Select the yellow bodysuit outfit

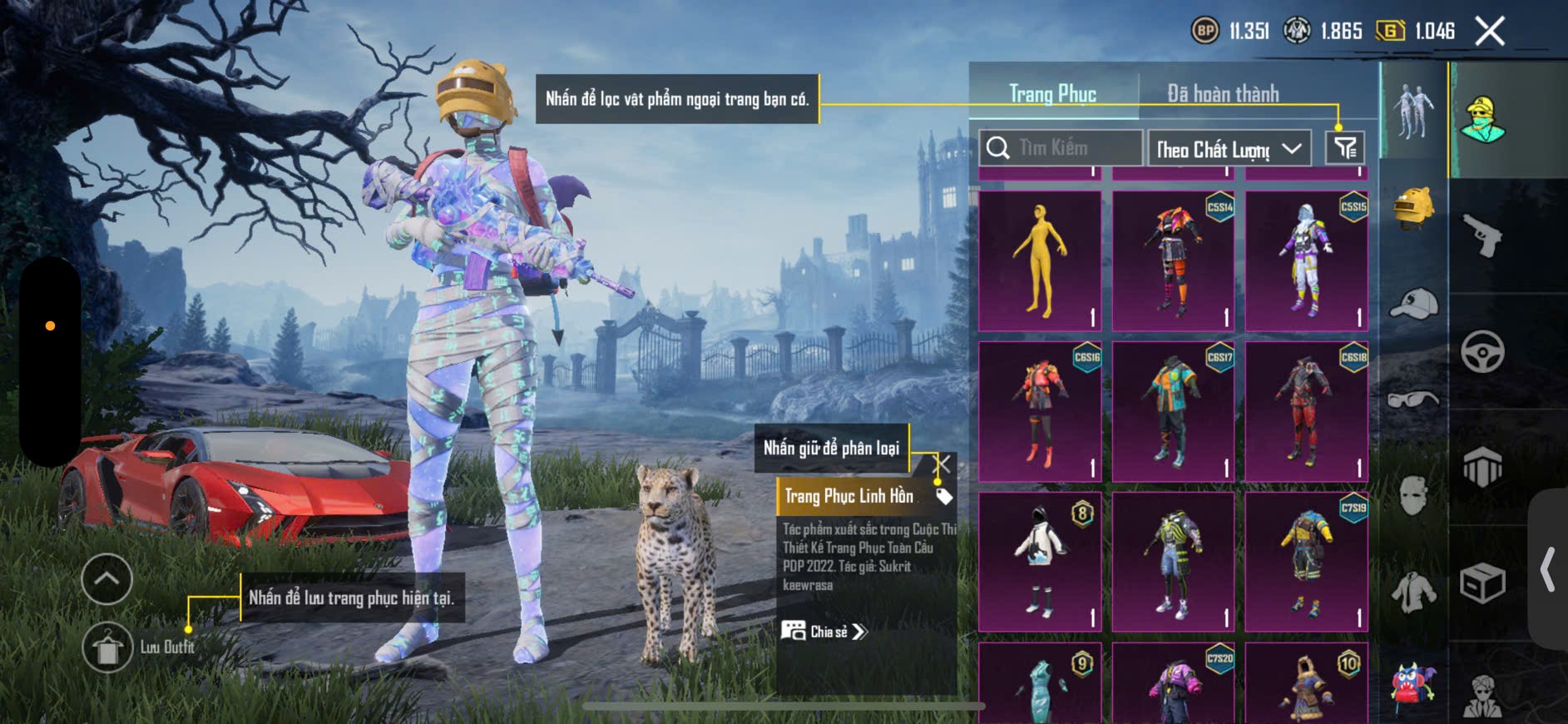click(x=1040, y=260)
